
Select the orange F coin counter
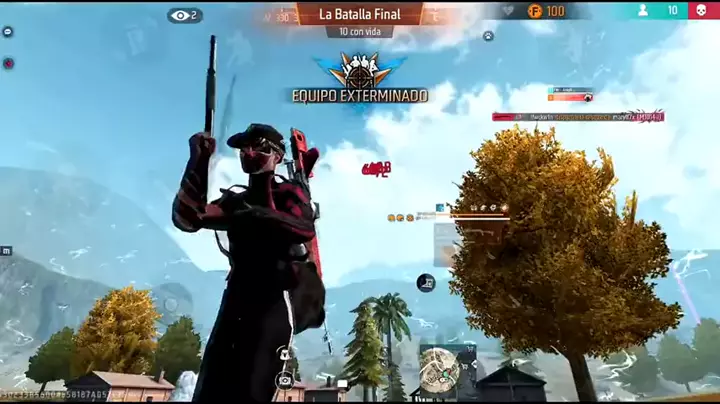pyautogui.click(x=546, y=11)
